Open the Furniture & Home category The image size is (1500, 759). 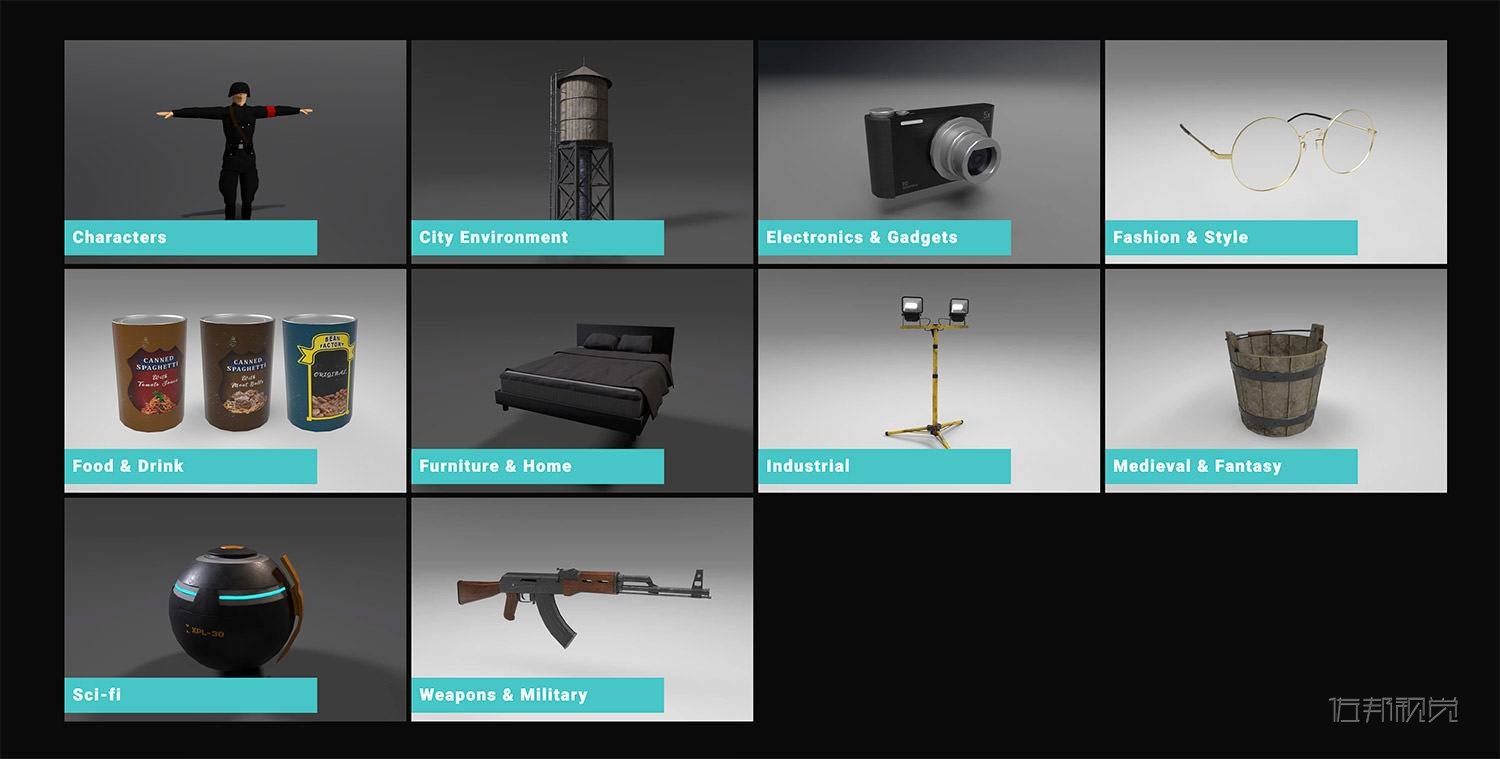(x=582, y=380)
